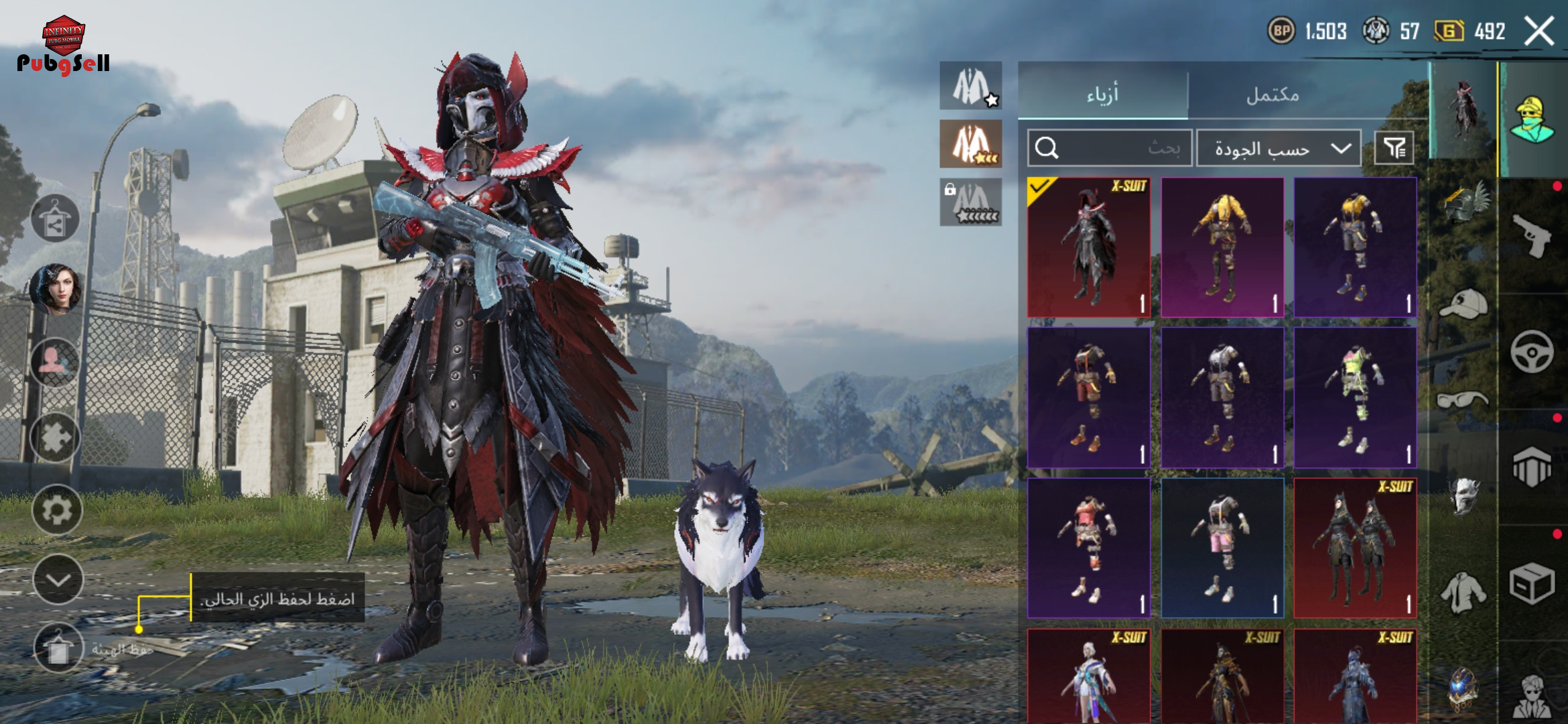Open the funnel filter button

click(1394, 148)
